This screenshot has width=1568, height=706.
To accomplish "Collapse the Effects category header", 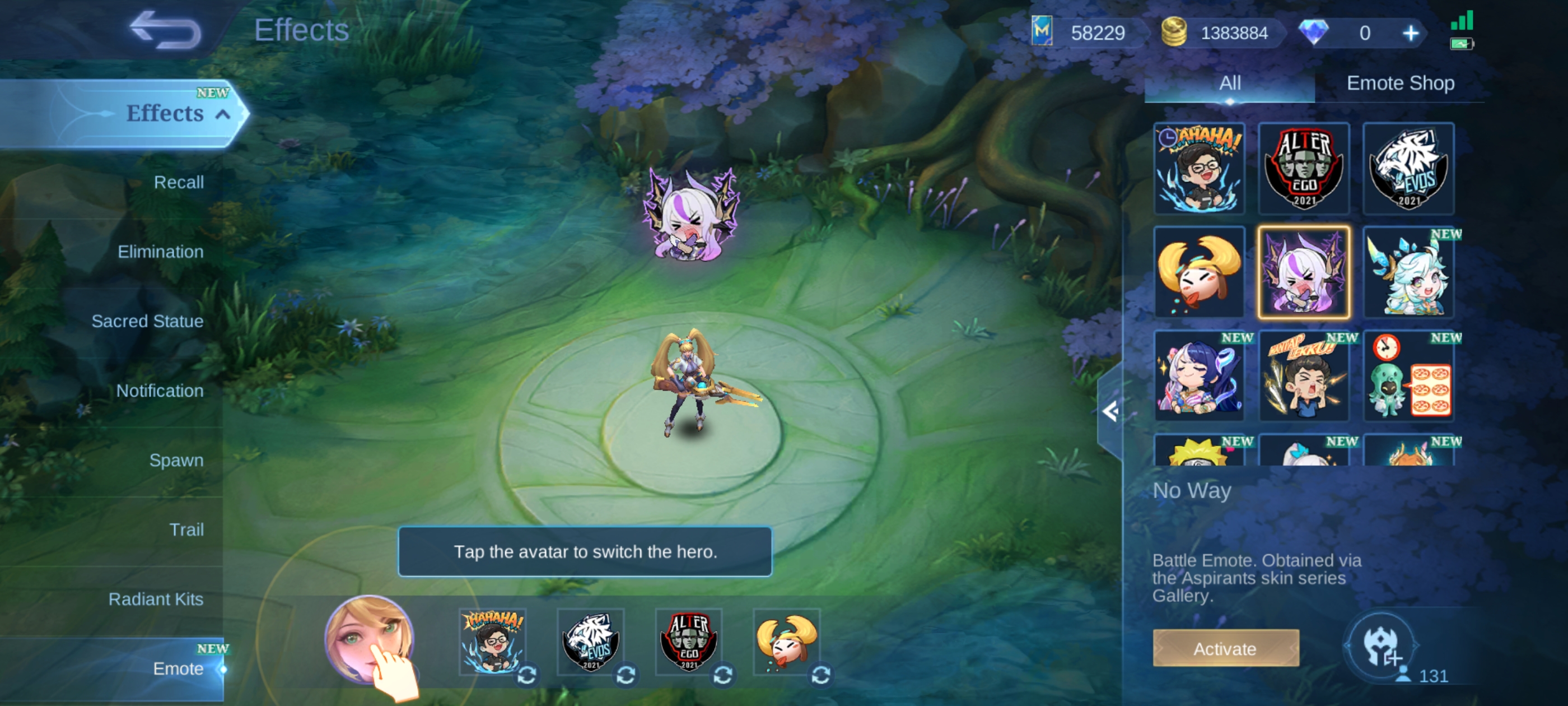I will click(x=223, y=114).
